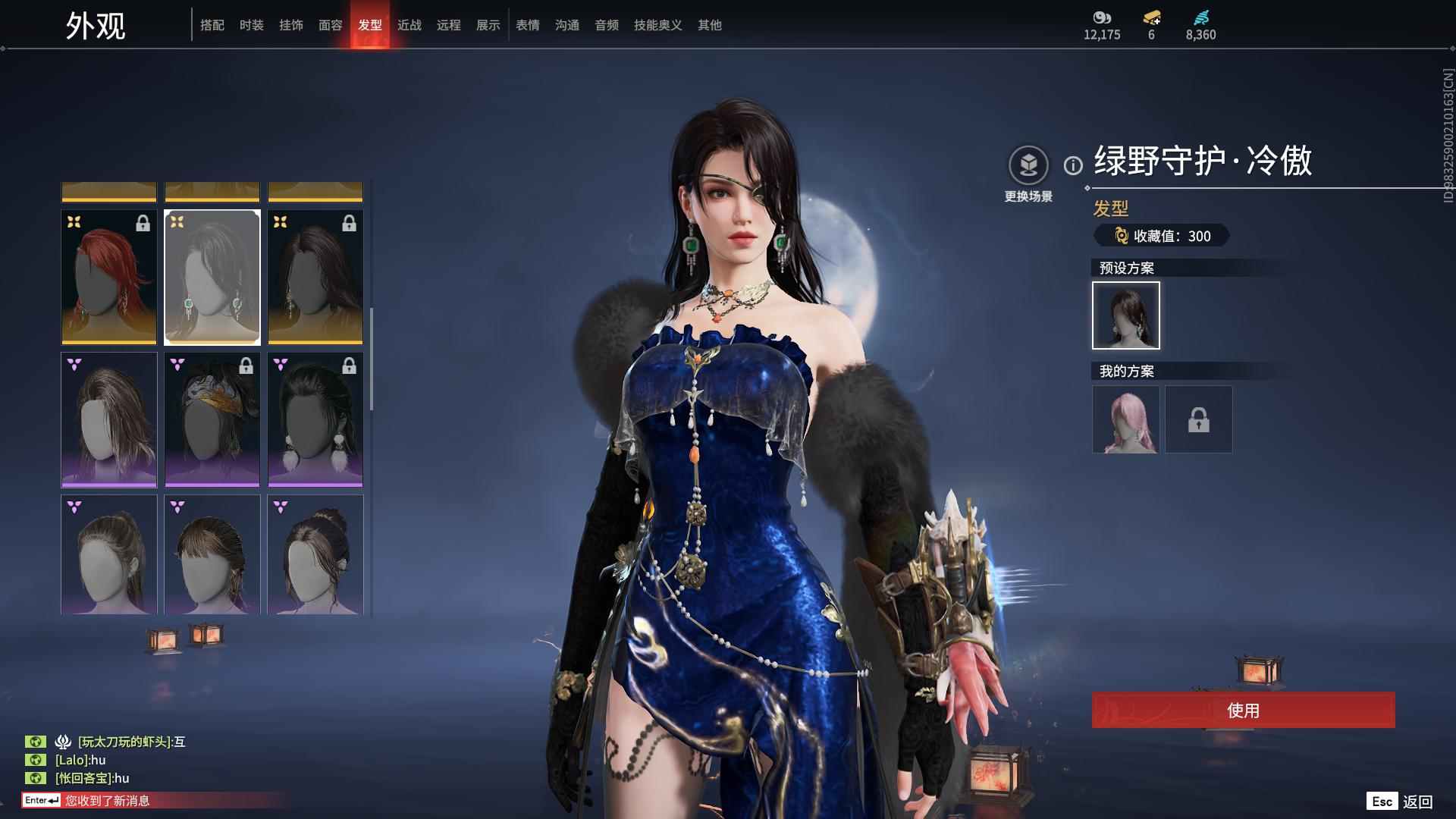Image resolution: width=1456 pixels, height=819 pixels.
Task: Select the 技能奥义 tab
Action: point(657,25)
